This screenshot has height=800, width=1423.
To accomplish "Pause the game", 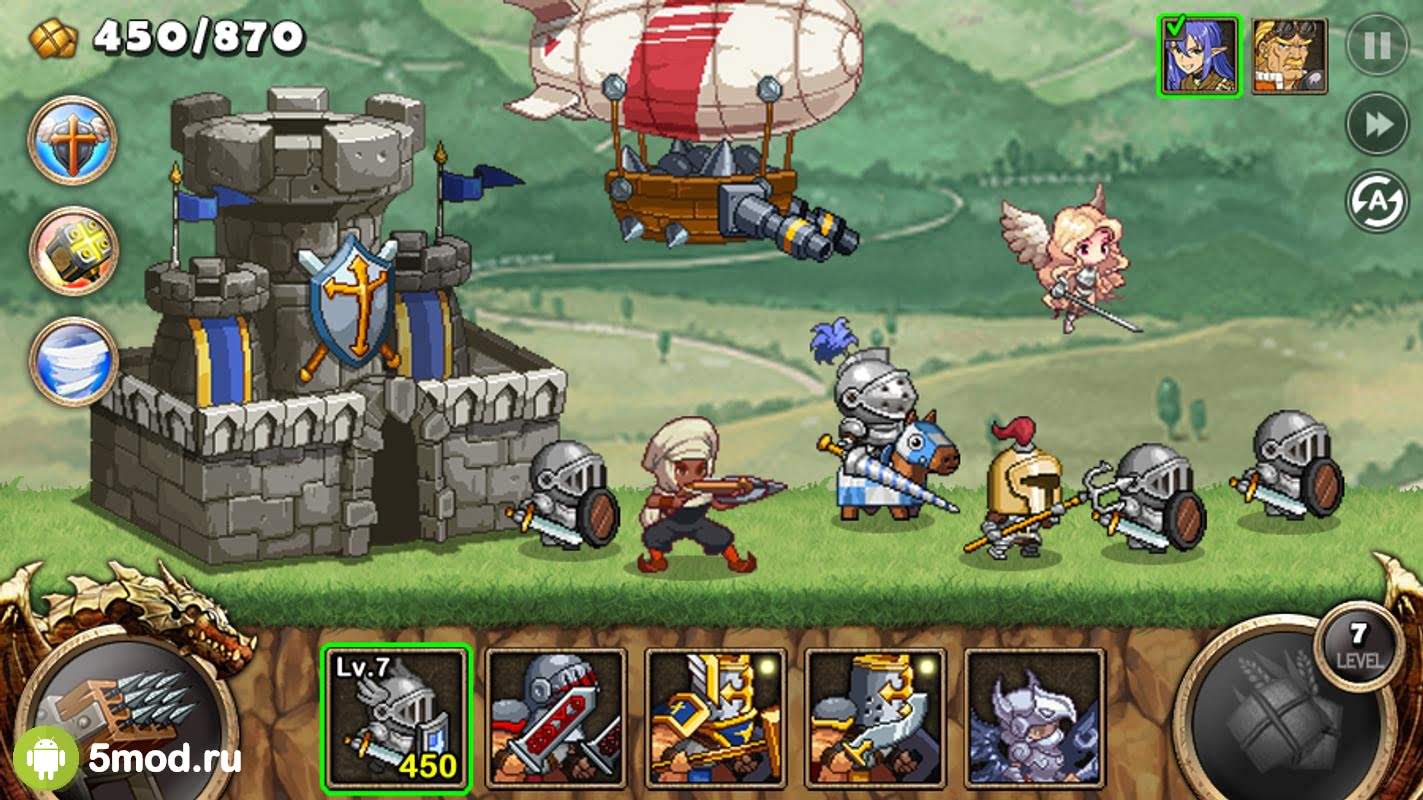I will pyautogui.click(x=1377, y=46).
